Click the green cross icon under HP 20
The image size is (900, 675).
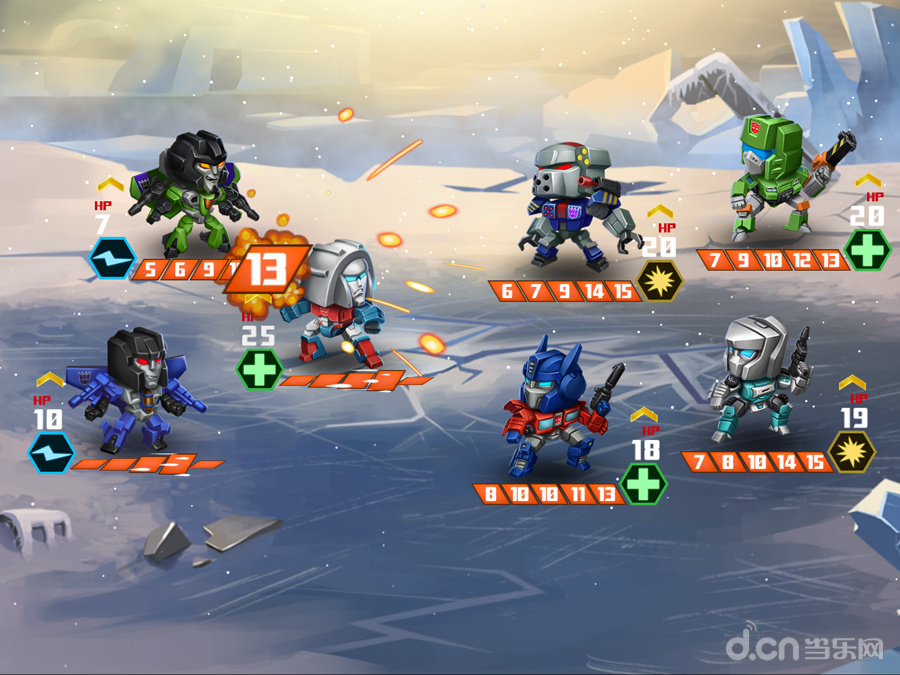(x=866, y=250)
